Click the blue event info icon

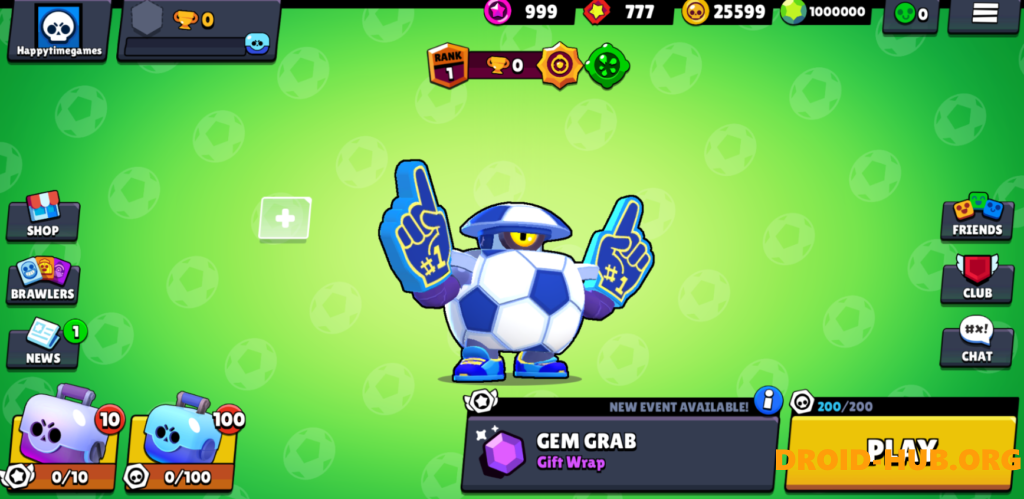point(768,401)
